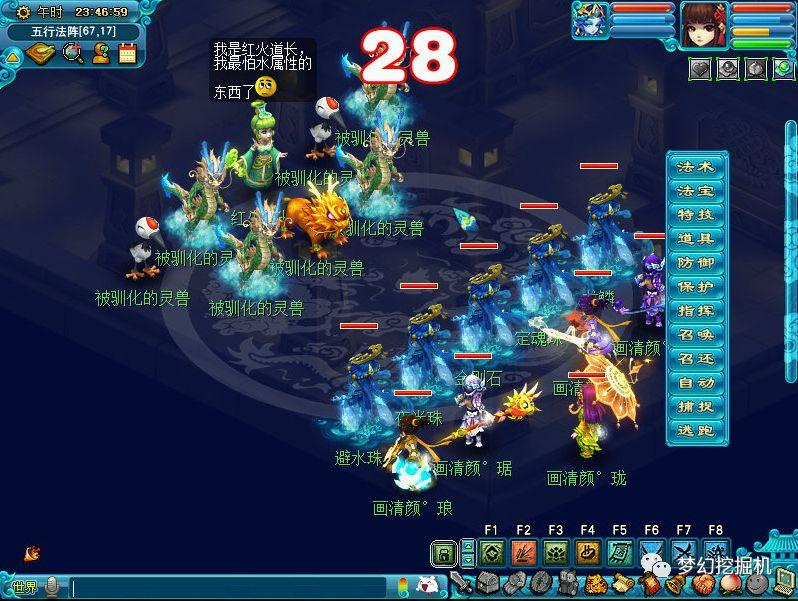This screenshot has height=601, width=798.
Task: Click the blue pet portrait
Action: coord(589,20)
